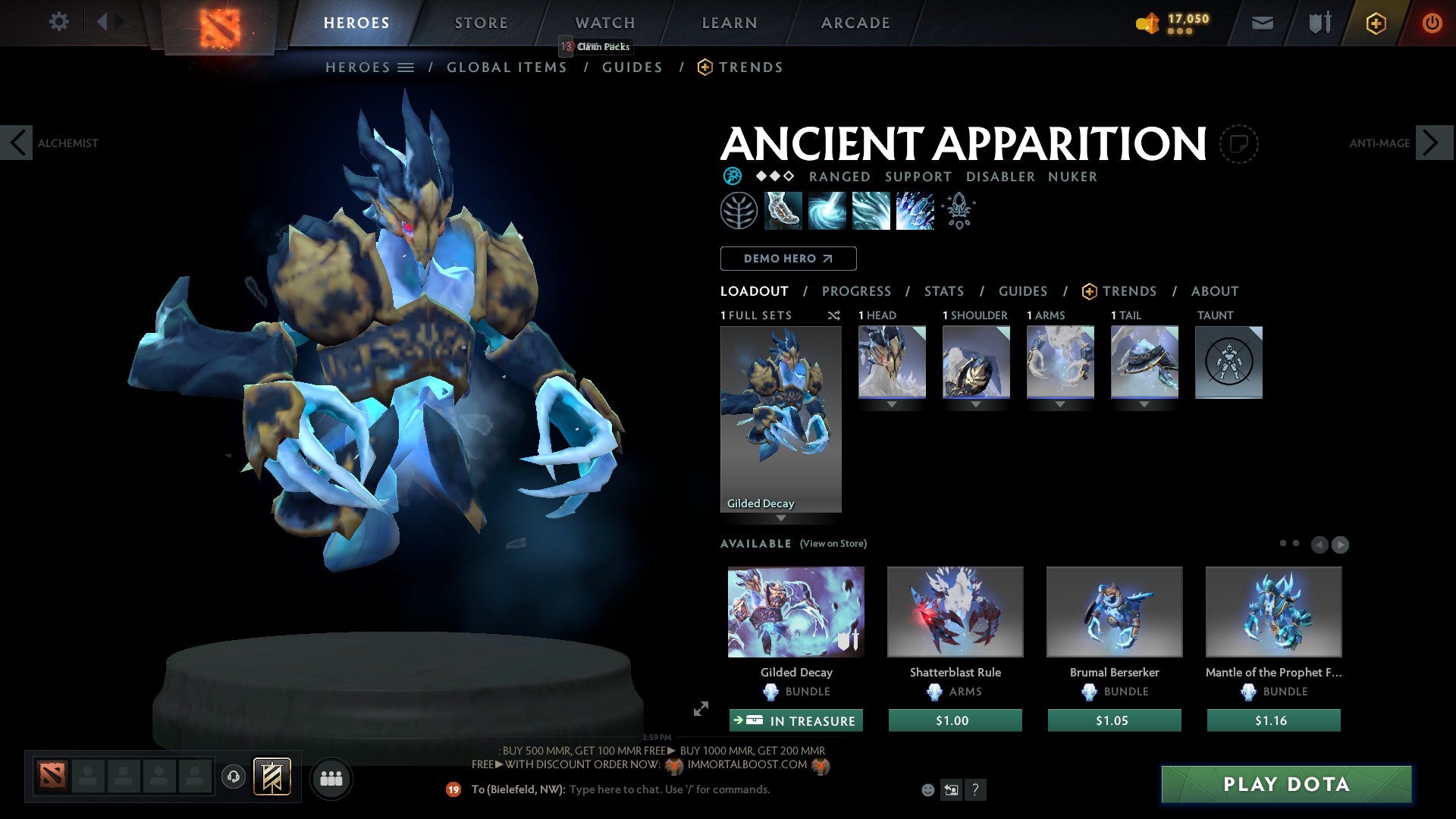Viewport: 1456px width, 819px height.
Task: Open the settings gear icon
Action: click(58, 22)
